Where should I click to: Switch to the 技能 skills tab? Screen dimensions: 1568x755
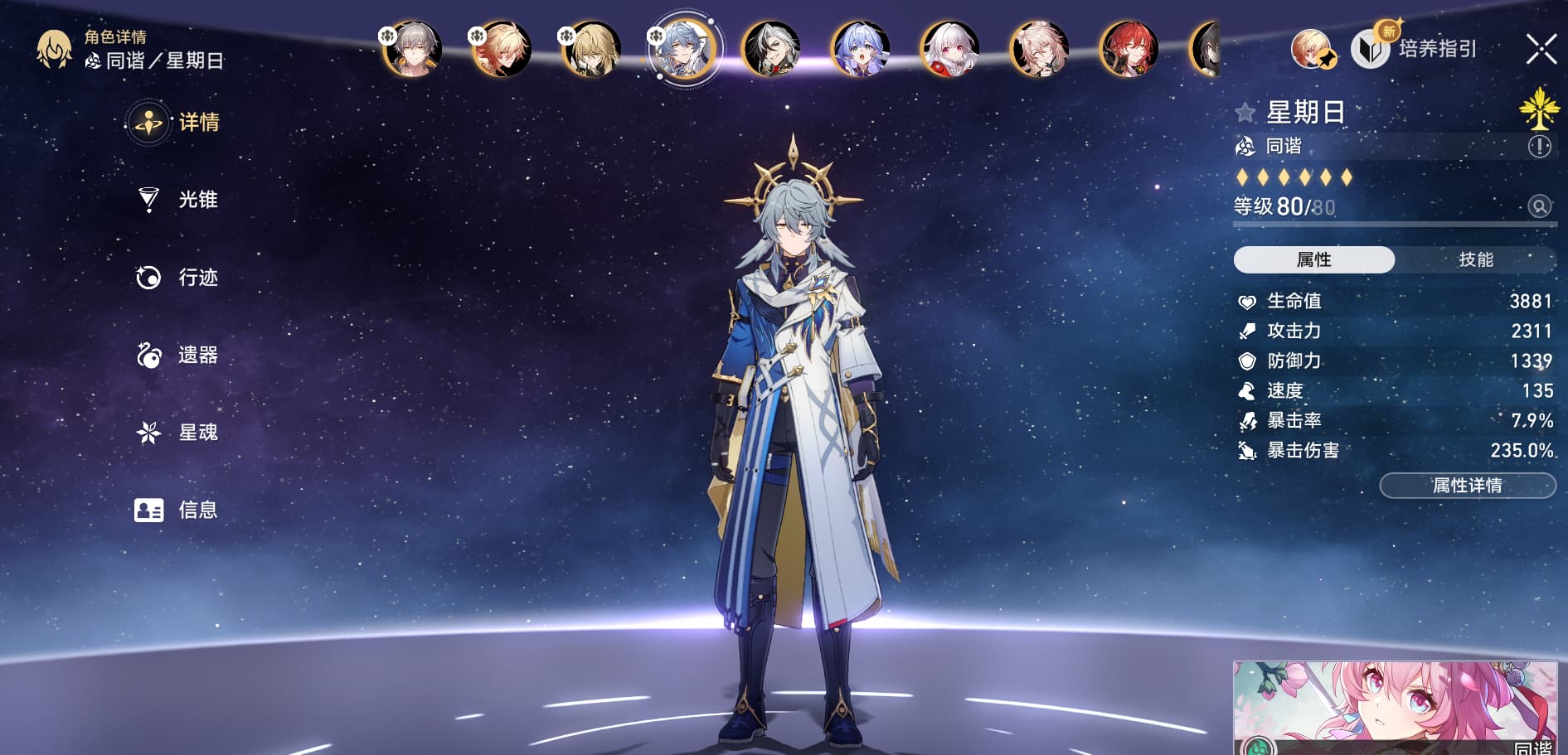tap(1475, 259)
